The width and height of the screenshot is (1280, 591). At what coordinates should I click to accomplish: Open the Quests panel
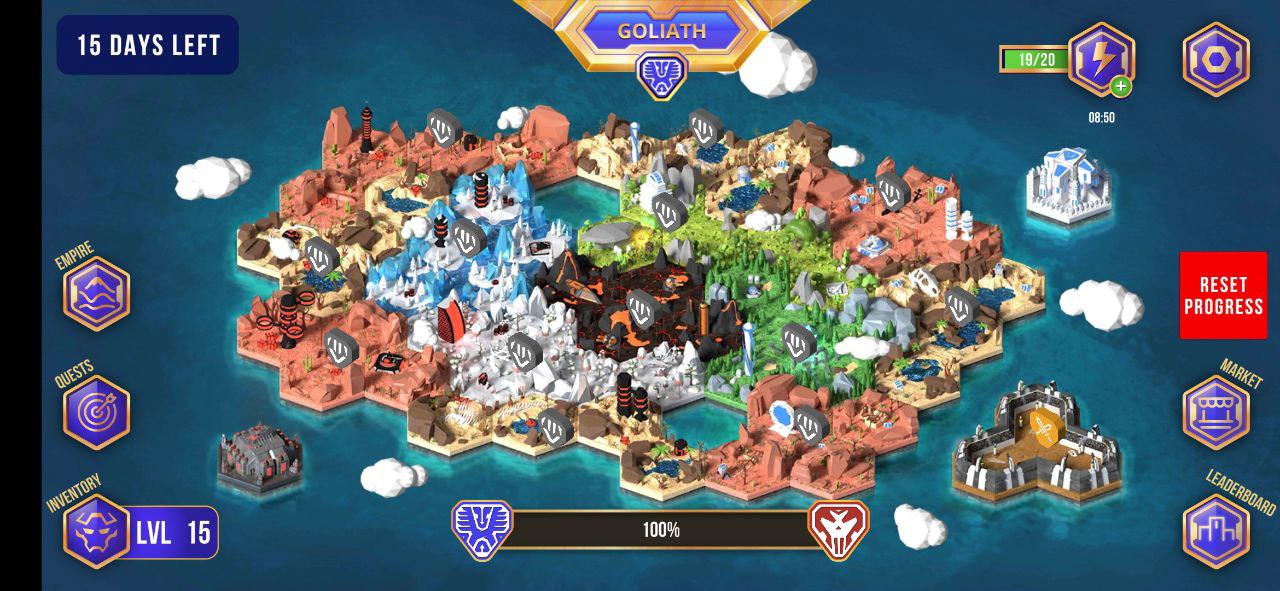(97, 412)
